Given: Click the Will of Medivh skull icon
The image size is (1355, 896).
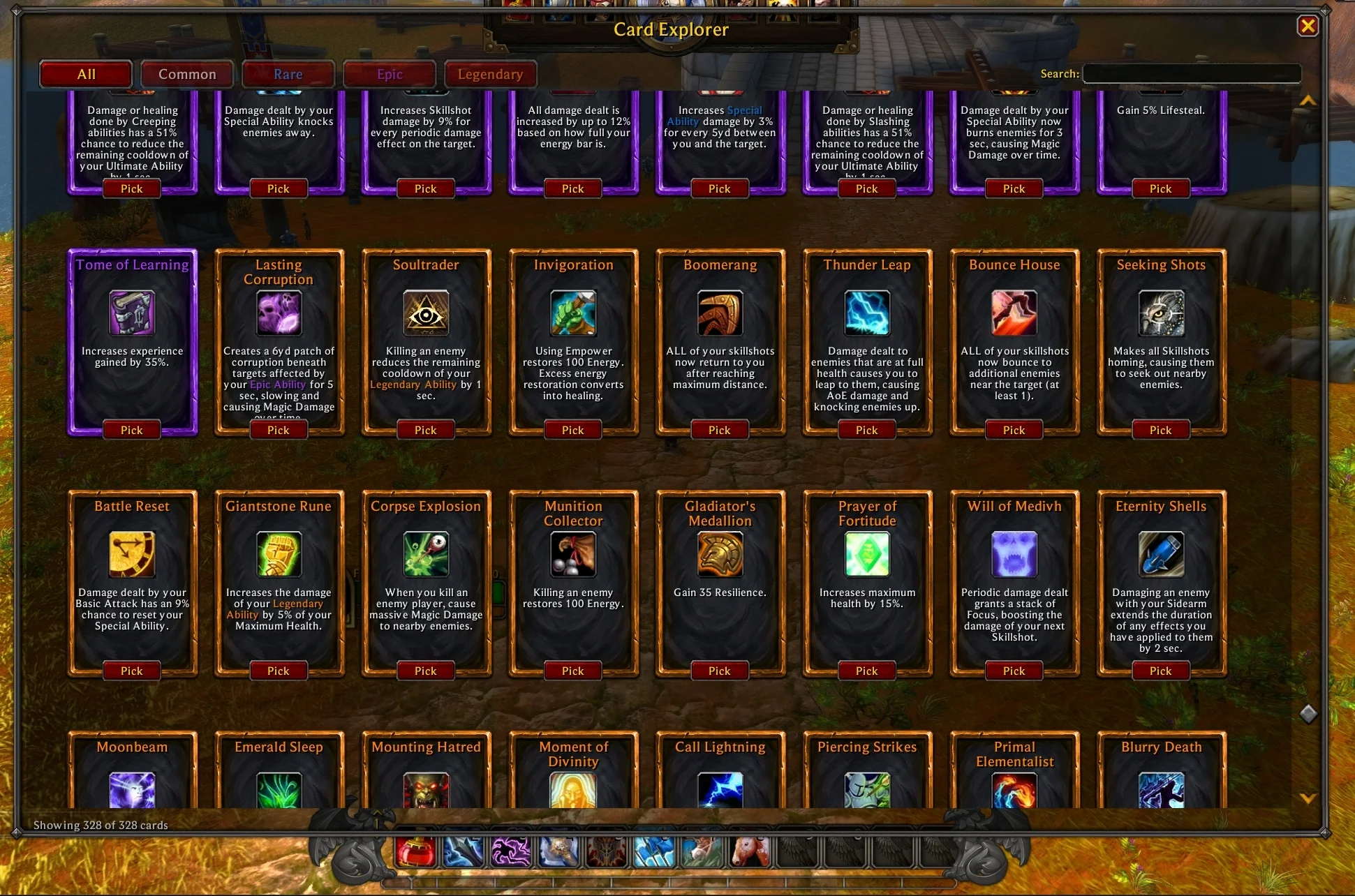Looking at the screenshot, I should click(1014, 553).
